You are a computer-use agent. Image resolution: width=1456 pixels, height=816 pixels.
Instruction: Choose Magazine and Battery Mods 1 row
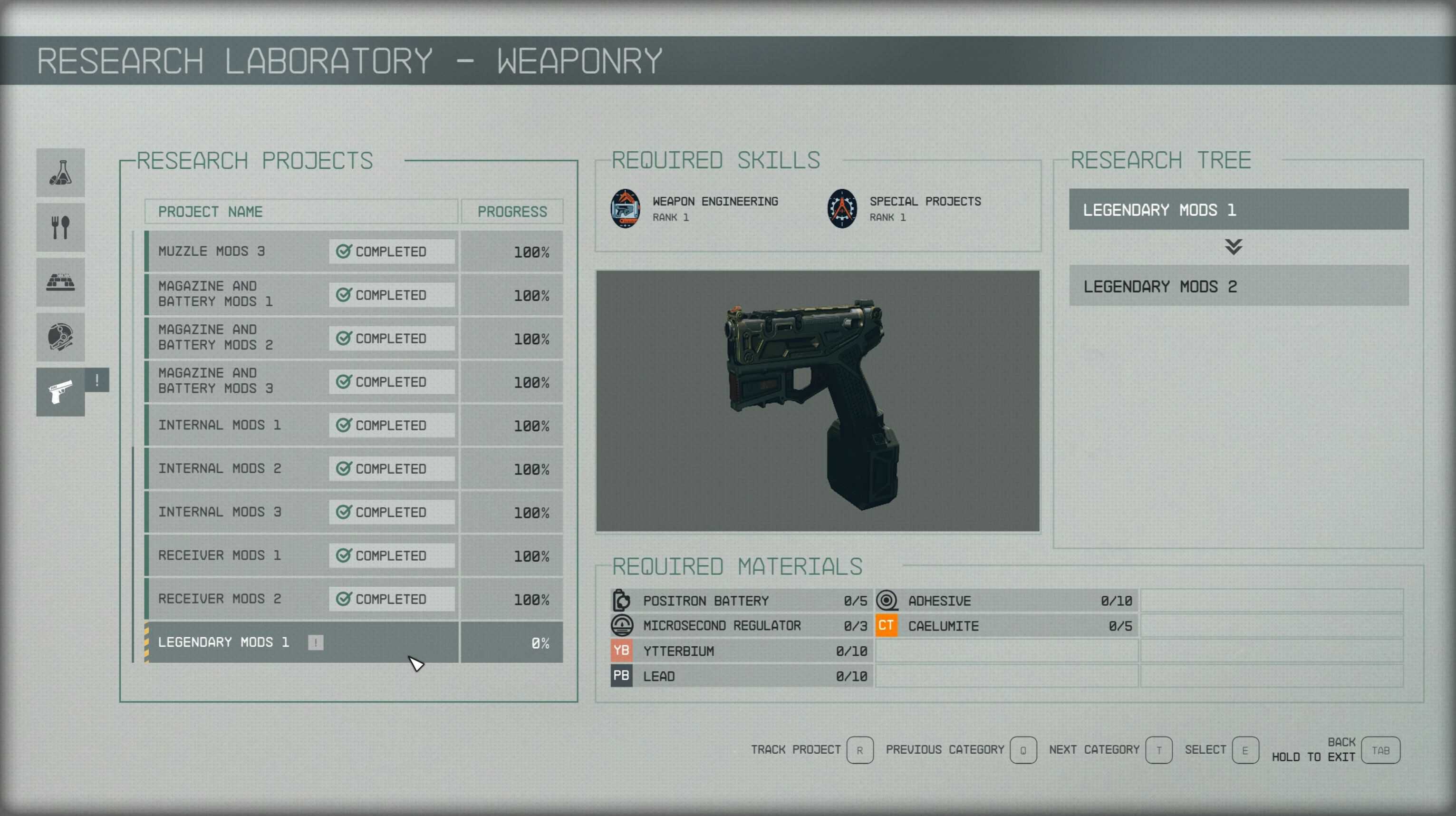pyautogui.click(x=302, y=295)
